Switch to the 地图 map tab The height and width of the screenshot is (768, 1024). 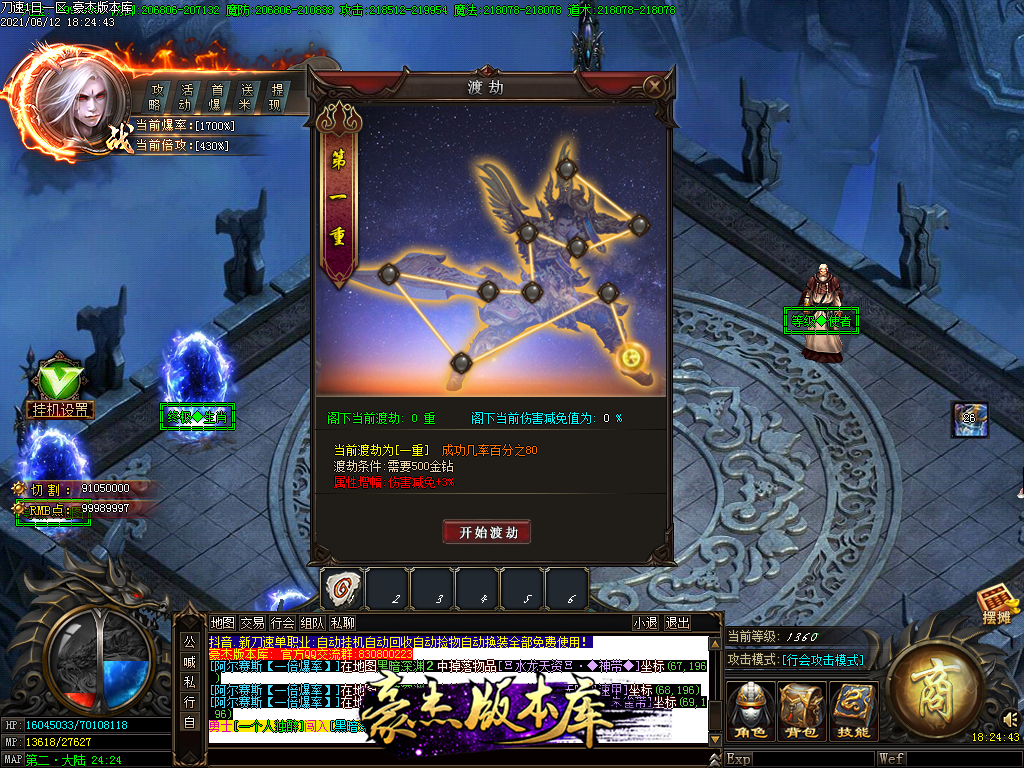coord(223,622)
